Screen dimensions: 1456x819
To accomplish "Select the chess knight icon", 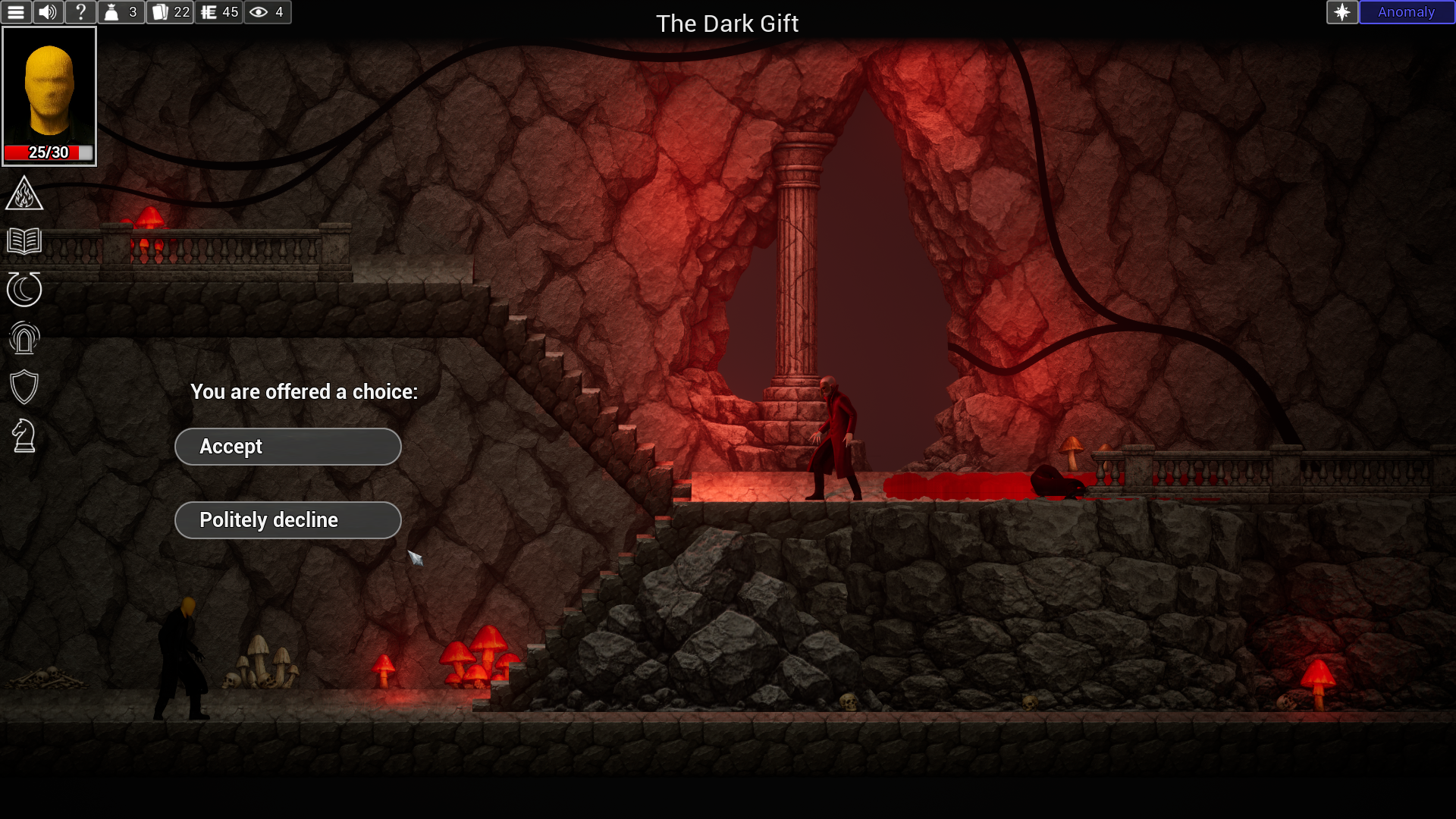I will [x=24, y=436].
